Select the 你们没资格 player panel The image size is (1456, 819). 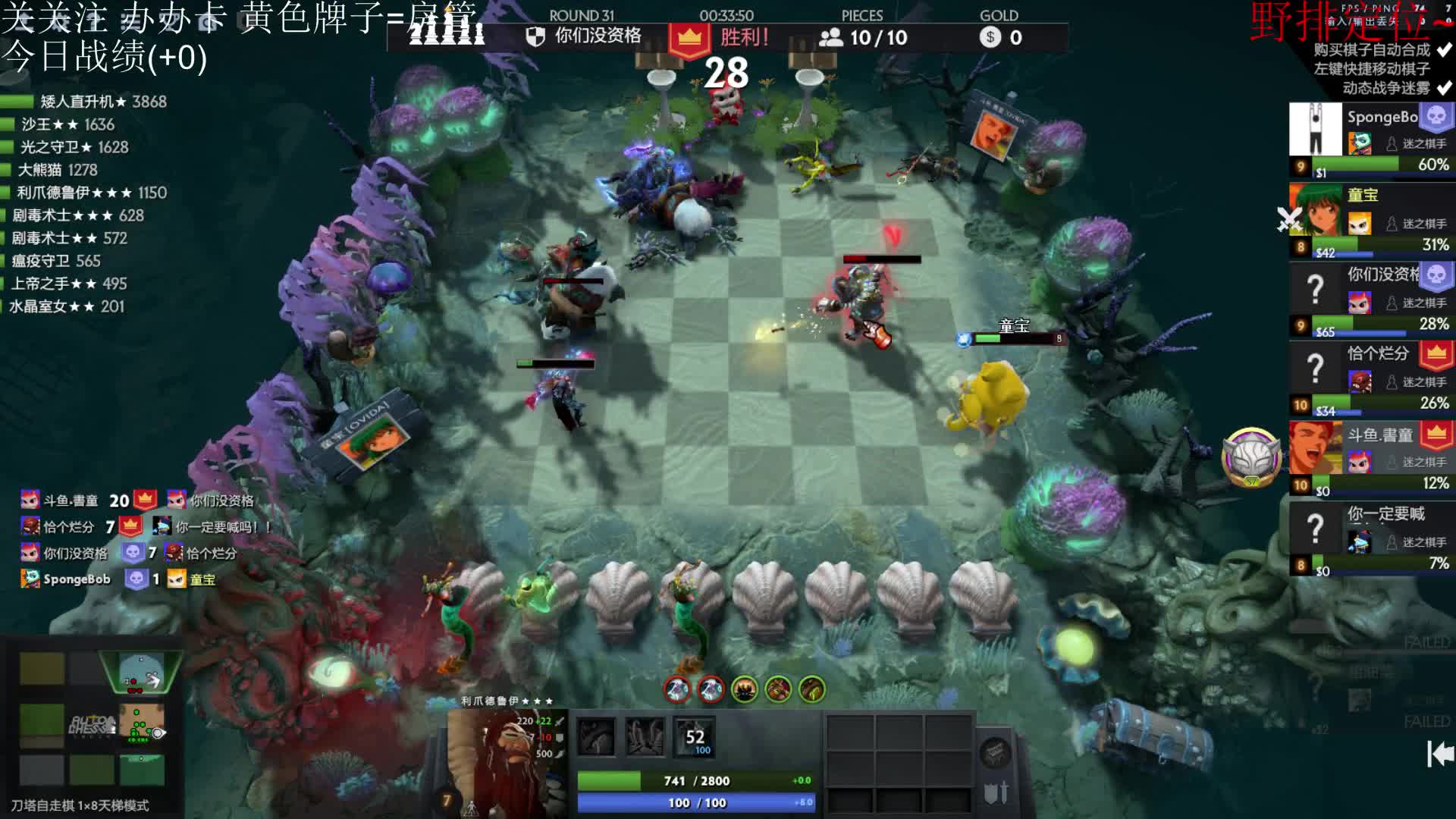point(1371,300)
